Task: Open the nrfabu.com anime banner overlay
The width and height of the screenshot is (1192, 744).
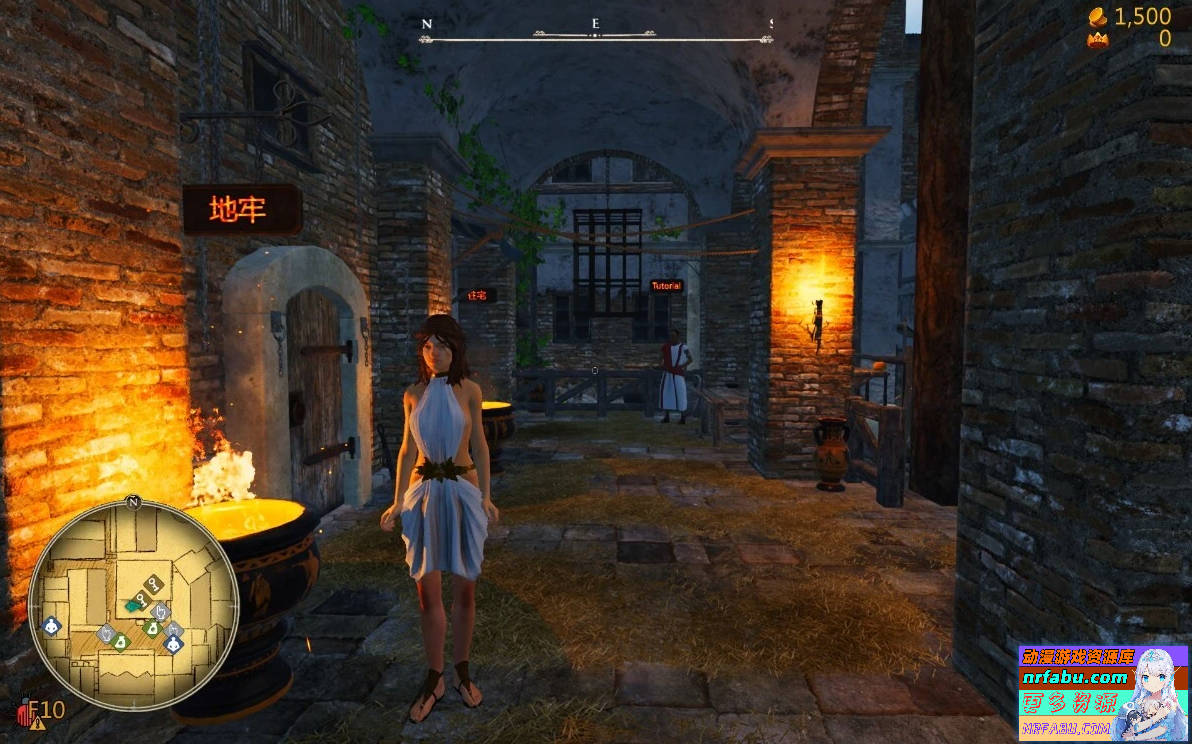Action: coord(1102,693)
